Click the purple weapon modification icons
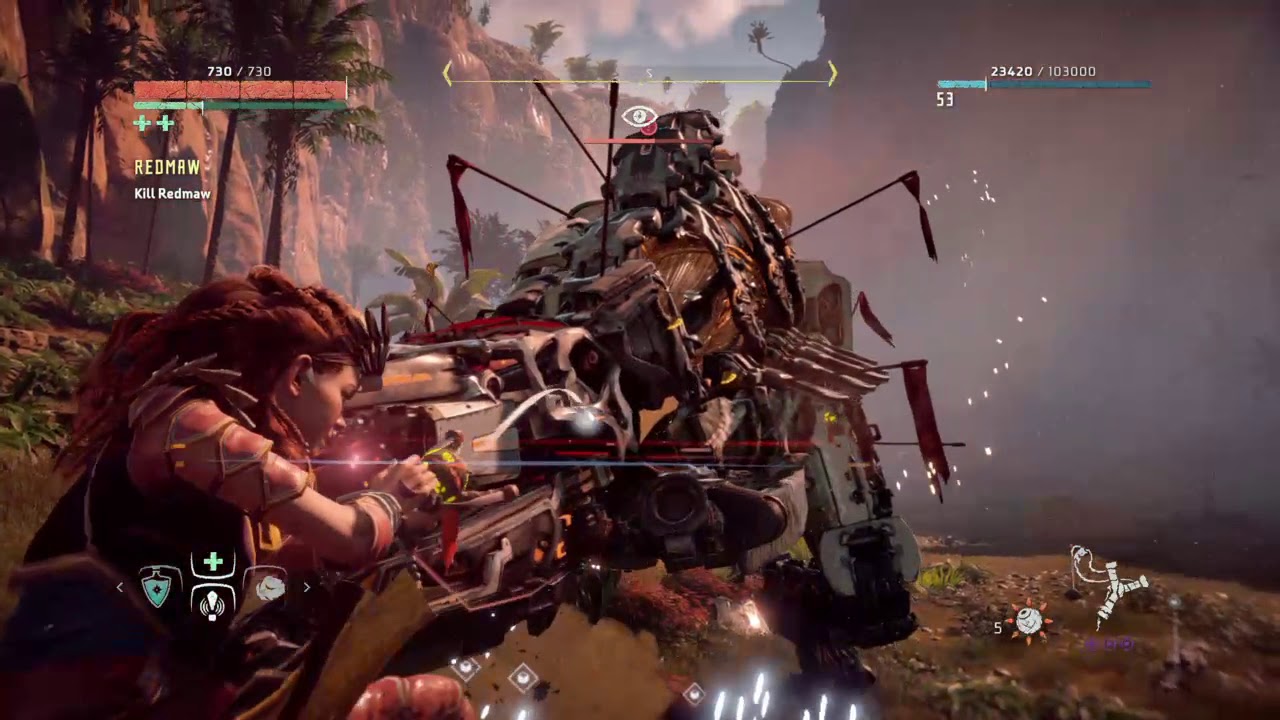This screenshot has width=1280, height=720. point(1108,644)
